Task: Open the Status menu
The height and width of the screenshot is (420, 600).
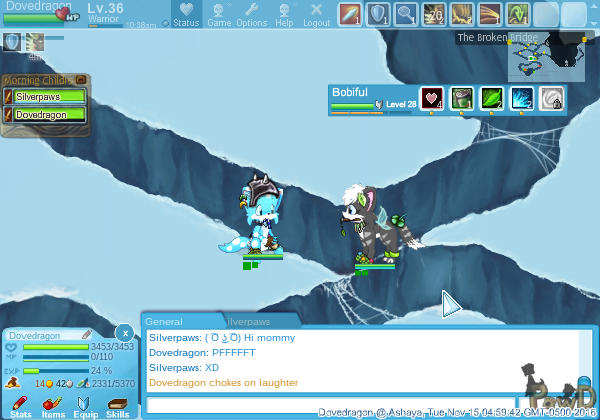Action: 186,14
